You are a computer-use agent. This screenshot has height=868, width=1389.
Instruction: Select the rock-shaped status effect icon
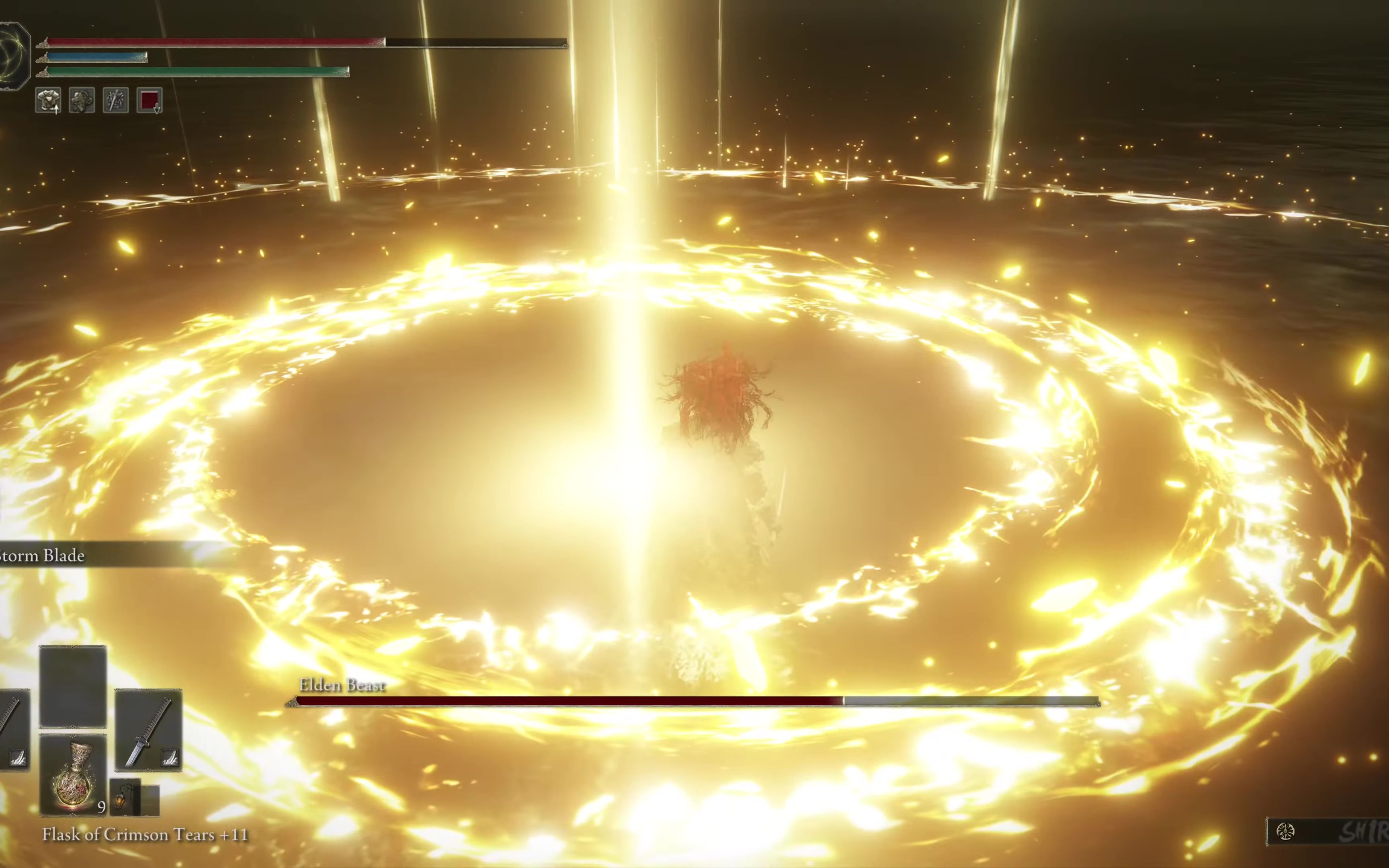(x=82, y=100)
